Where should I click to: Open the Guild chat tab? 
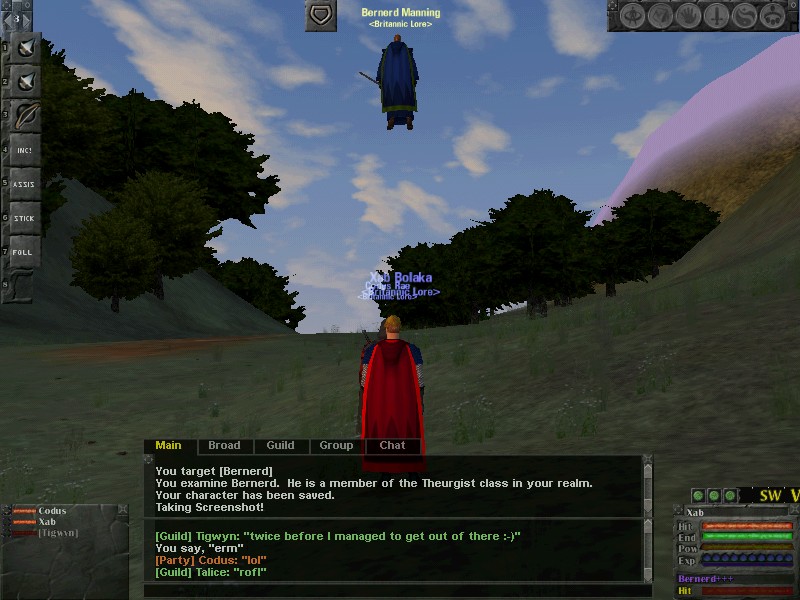[280, 446]
